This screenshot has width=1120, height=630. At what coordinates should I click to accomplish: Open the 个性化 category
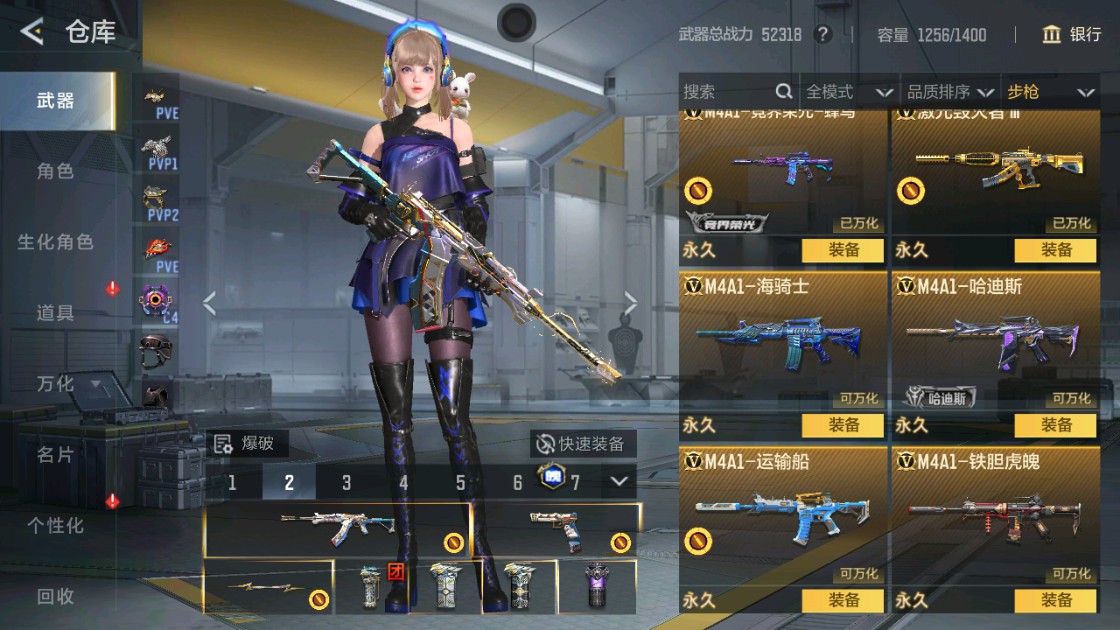coord(55,525)
